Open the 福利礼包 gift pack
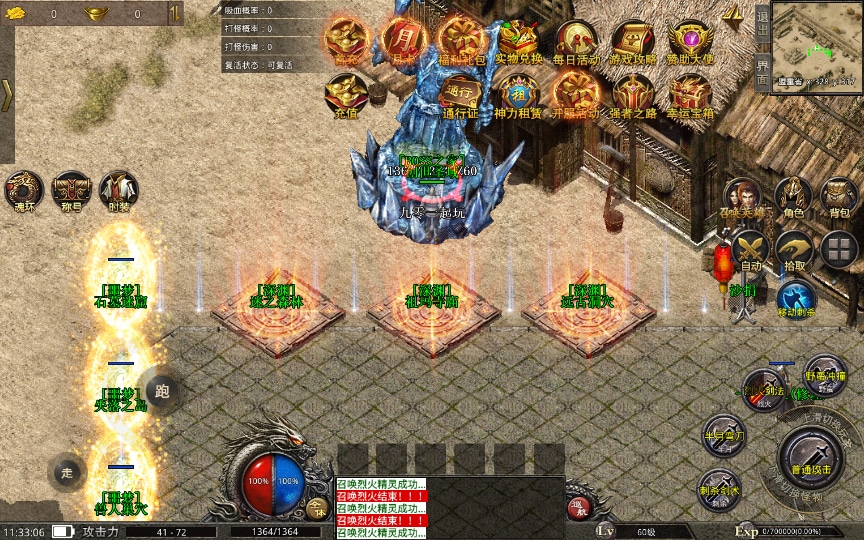 pyautogui.click(x=461, y=40)
